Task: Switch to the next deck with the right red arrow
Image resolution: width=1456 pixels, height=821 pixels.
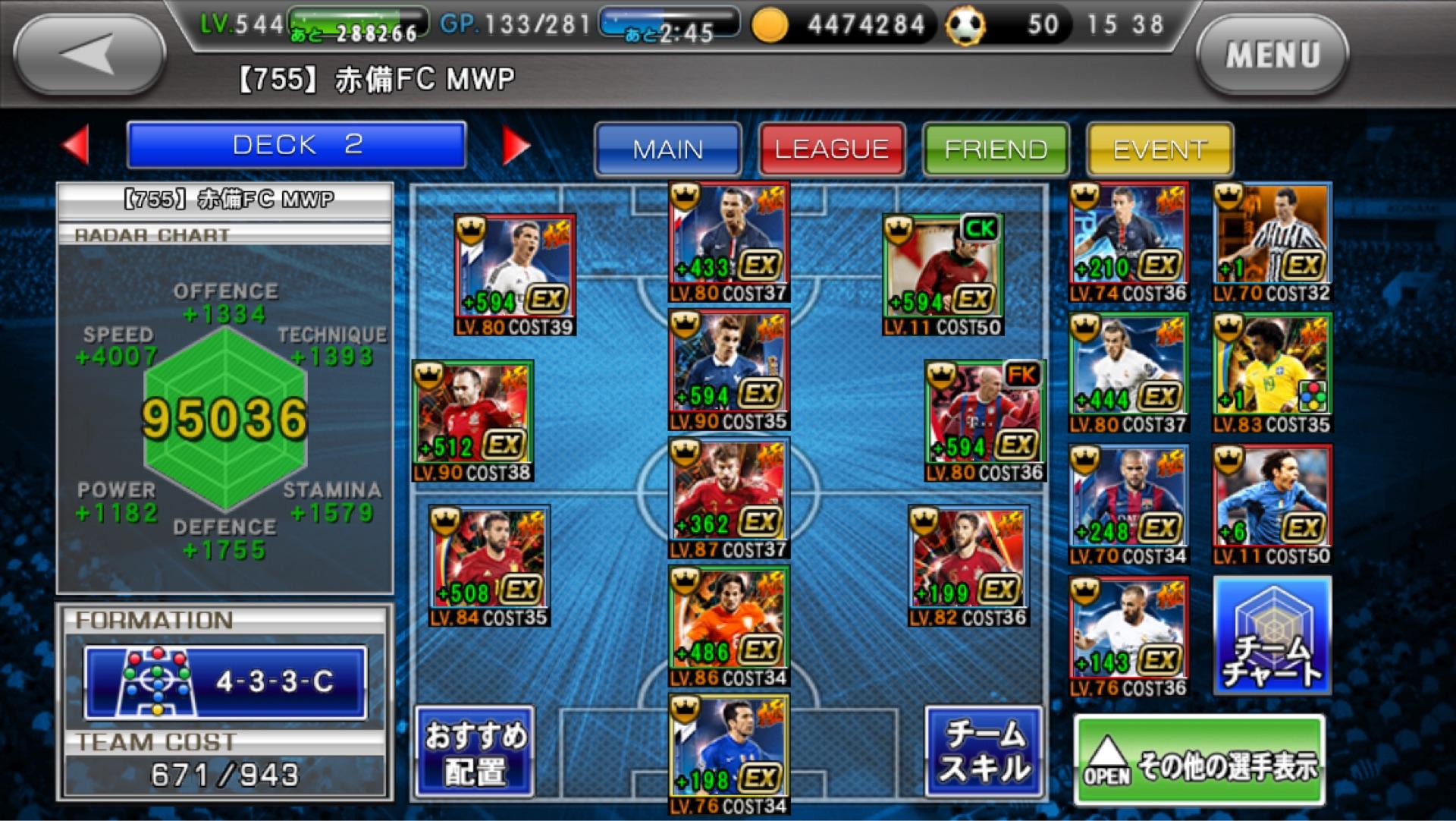Action: point(516,144)
